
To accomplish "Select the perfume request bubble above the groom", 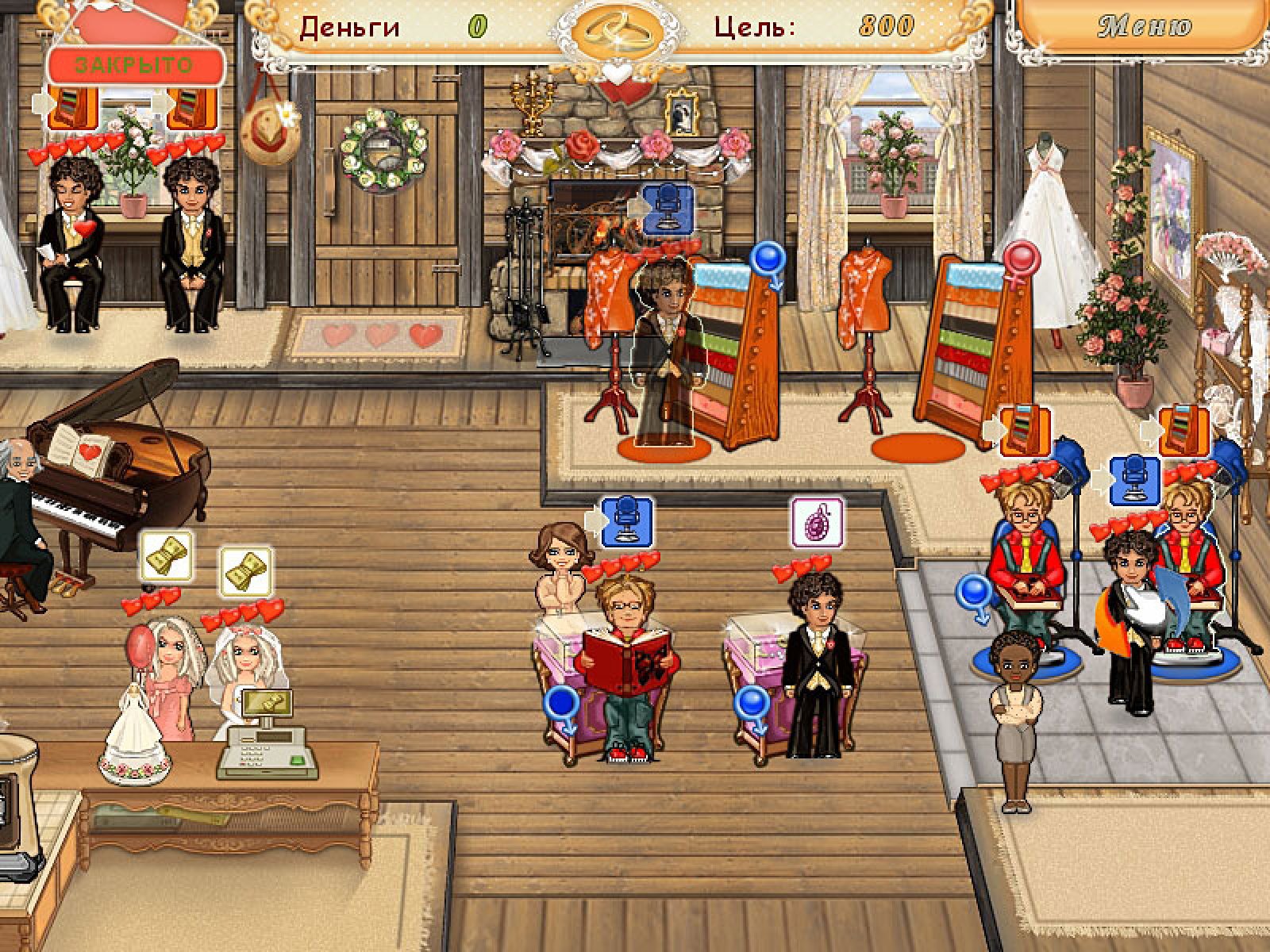I will (x=817, y=523).
